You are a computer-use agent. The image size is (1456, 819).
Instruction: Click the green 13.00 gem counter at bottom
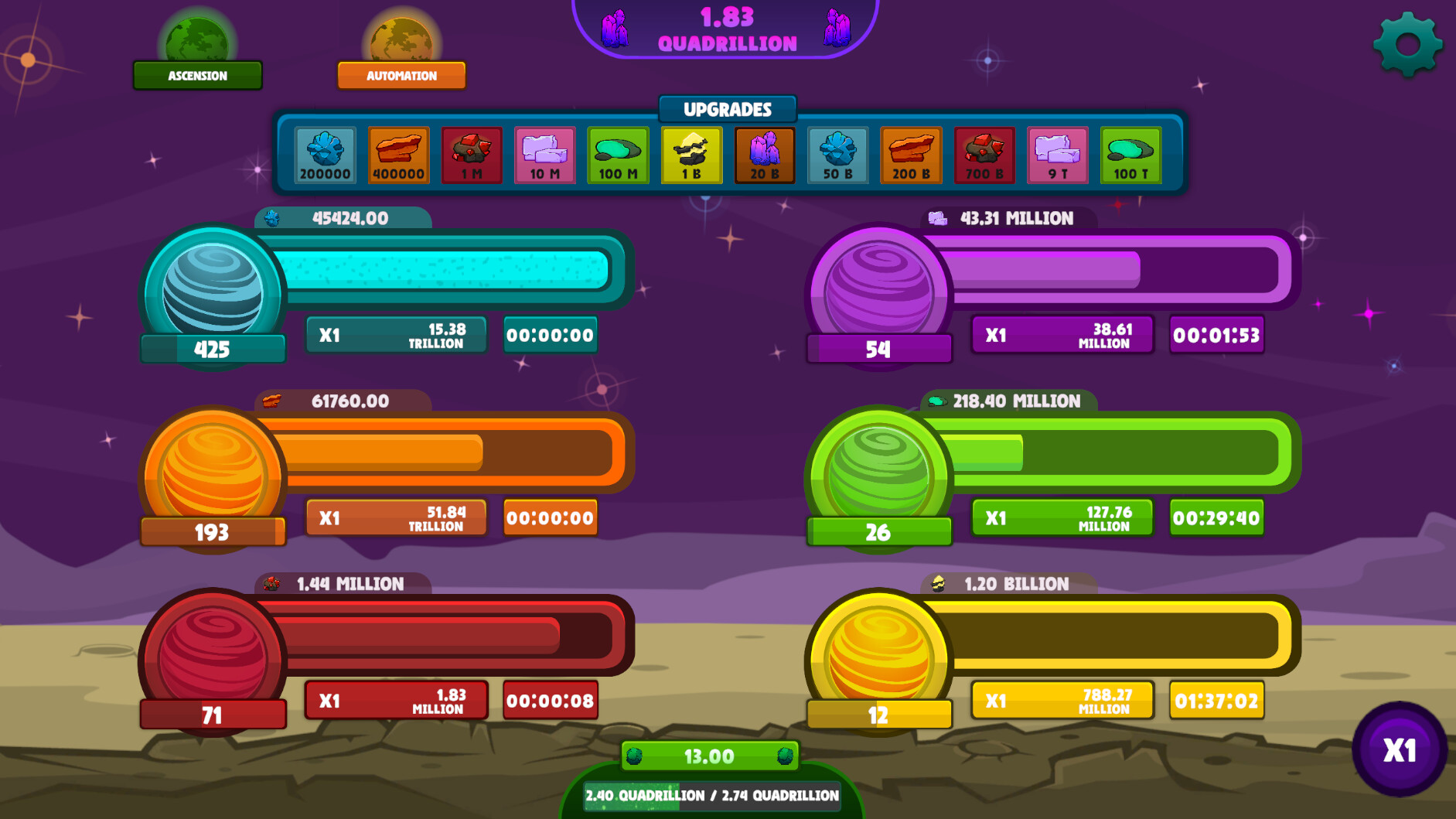708,756
